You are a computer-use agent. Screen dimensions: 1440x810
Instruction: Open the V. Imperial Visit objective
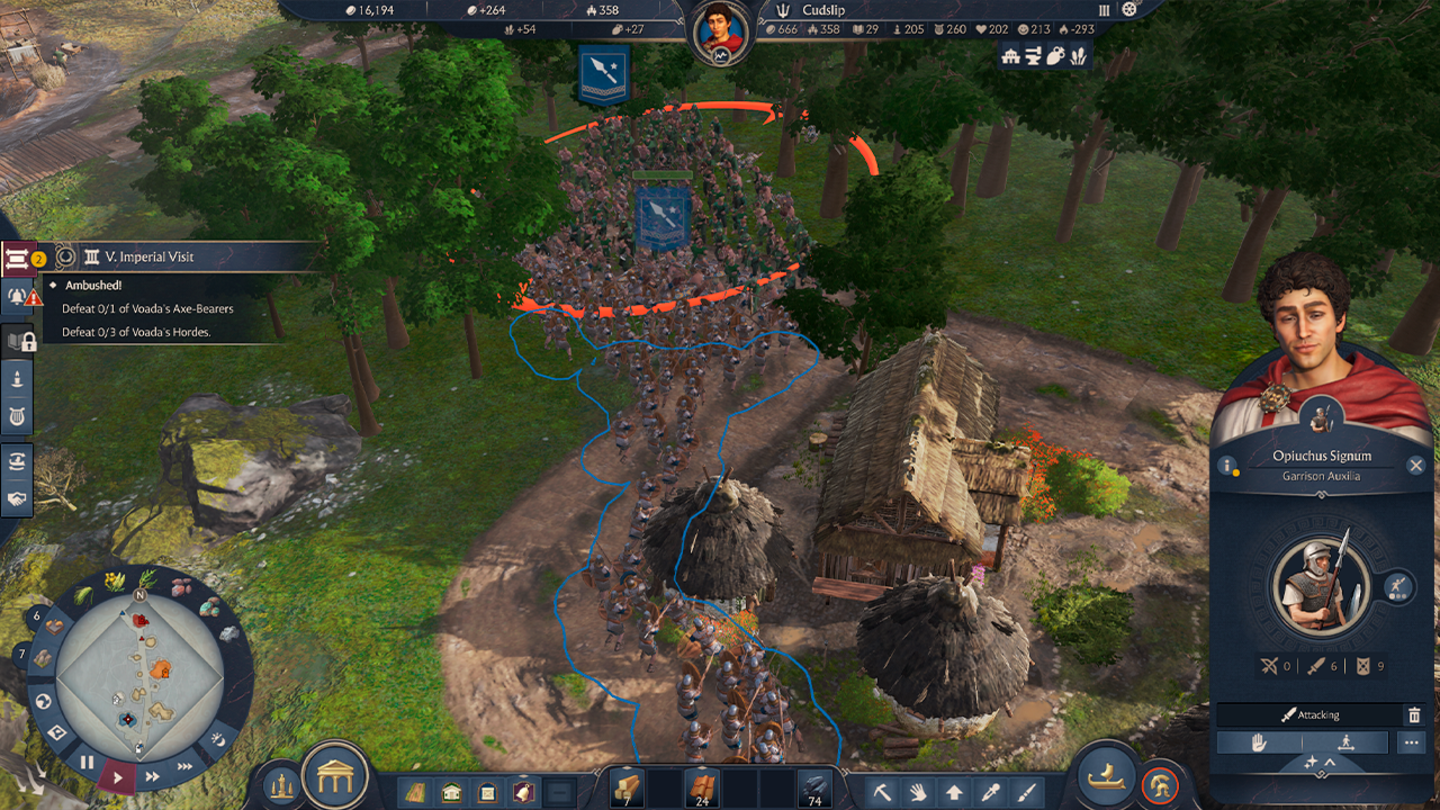(150, 257)
